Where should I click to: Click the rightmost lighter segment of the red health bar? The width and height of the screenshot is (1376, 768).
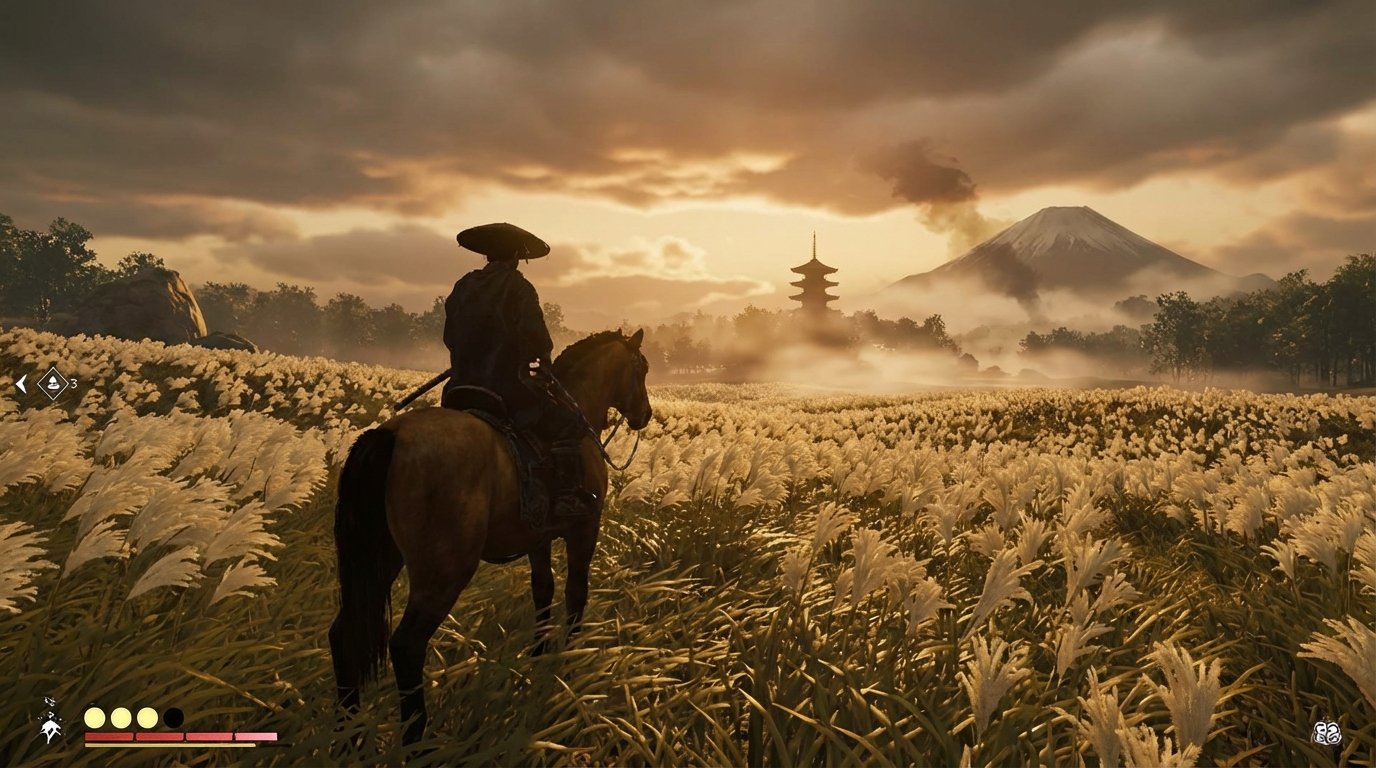pos(256,736)
